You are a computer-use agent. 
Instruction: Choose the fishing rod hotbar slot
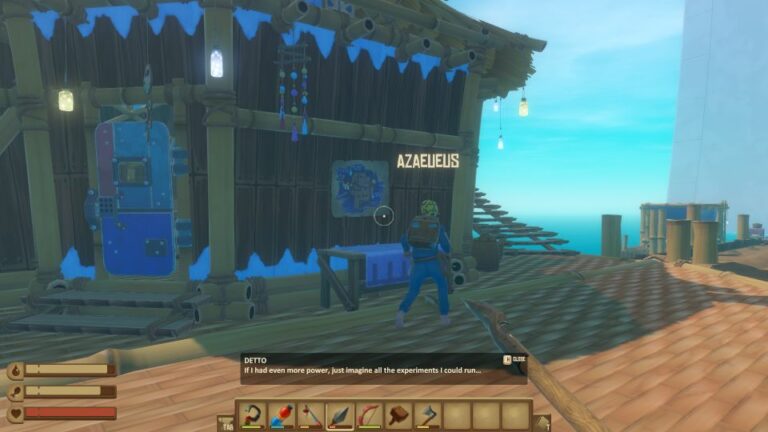click(x=311, y=415)
